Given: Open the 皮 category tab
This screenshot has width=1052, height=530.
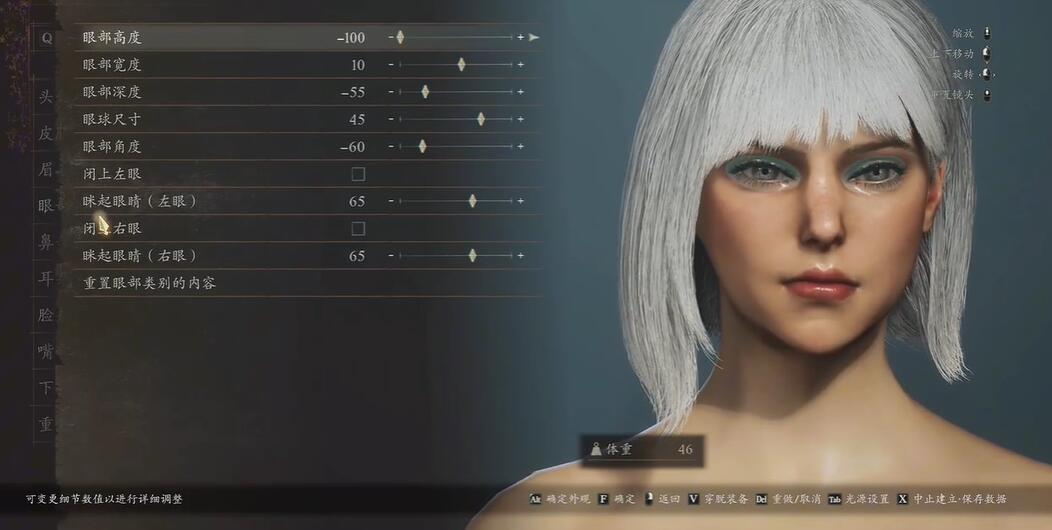Looking at the screenshot, I should click(x=46, y=133).
